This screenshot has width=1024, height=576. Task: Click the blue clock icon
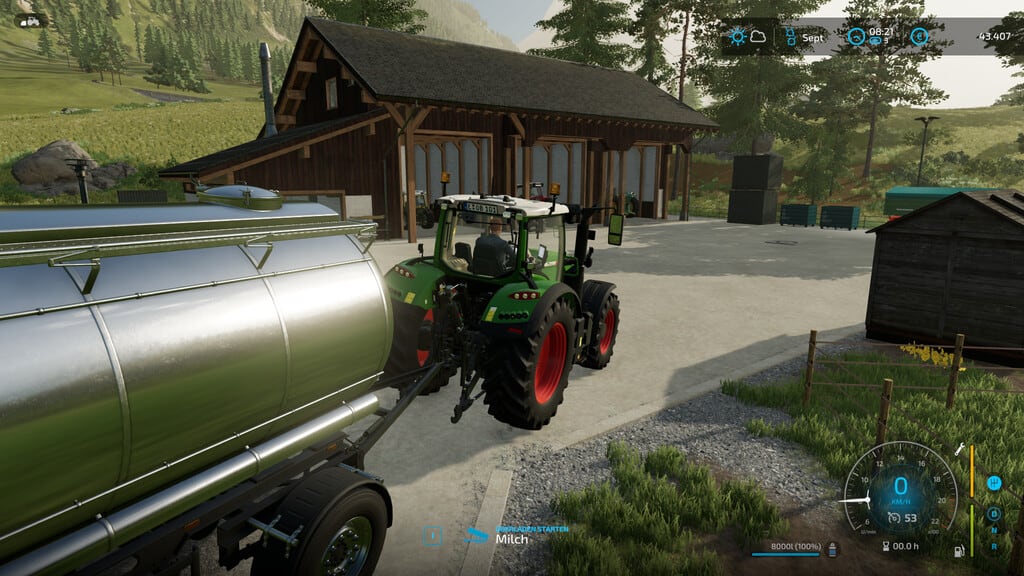pyautogui.click(x=856, y=37)
